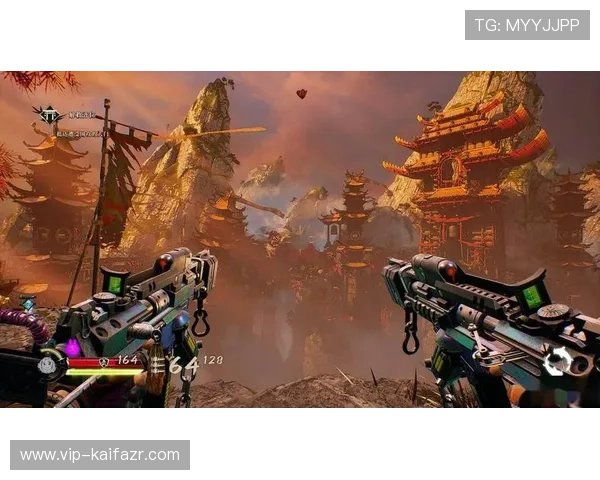Click the TG: MYYJJPP contact label
The width and height of the screenshot is (600, 480).
coord(527,25)
